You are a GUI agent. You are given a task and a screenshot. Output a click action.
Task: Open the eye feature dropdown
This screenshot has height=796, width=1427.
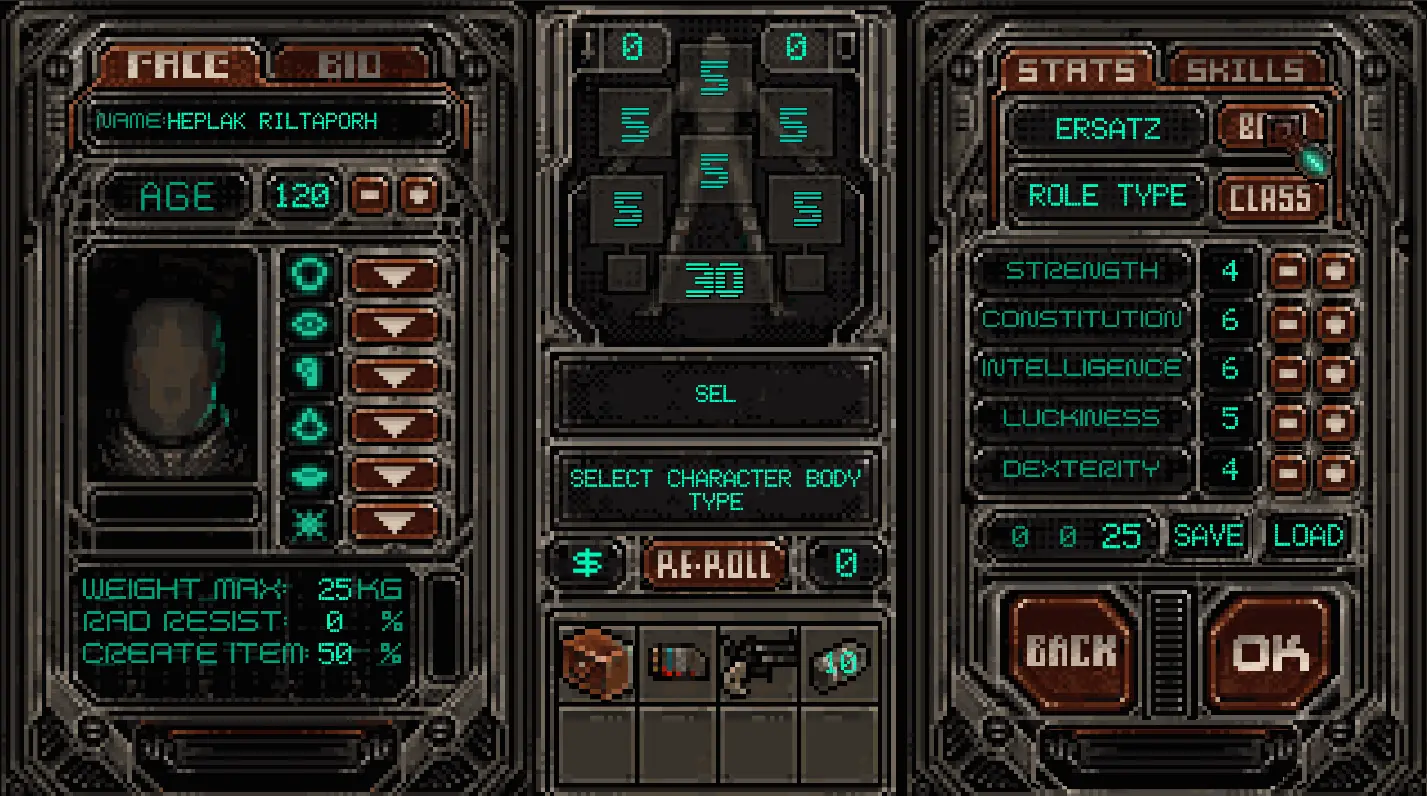click(395, 325)
